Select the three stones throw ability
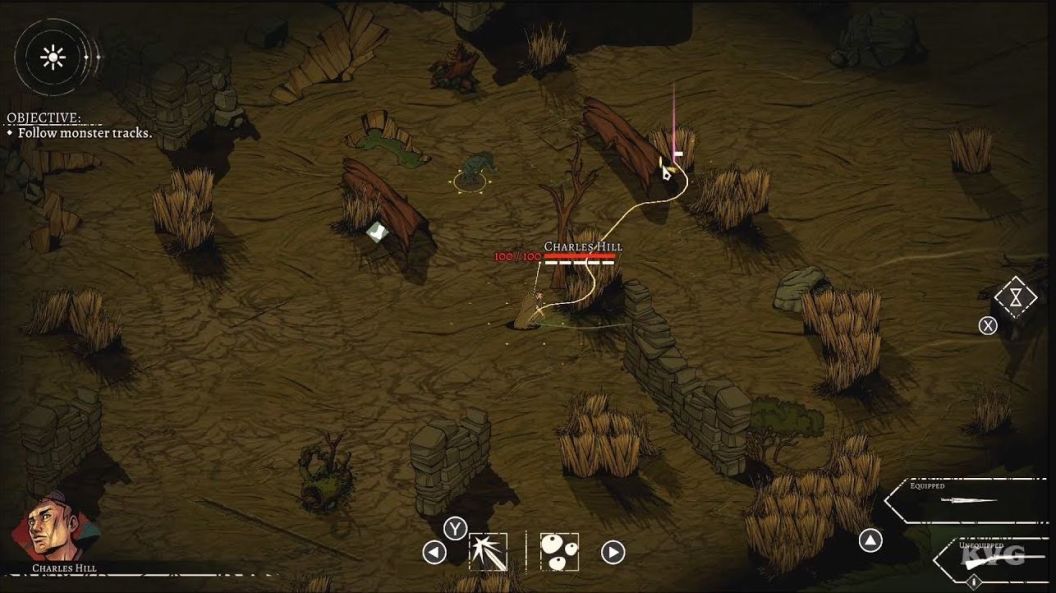The image size is (1056, 593). point(559,551)
